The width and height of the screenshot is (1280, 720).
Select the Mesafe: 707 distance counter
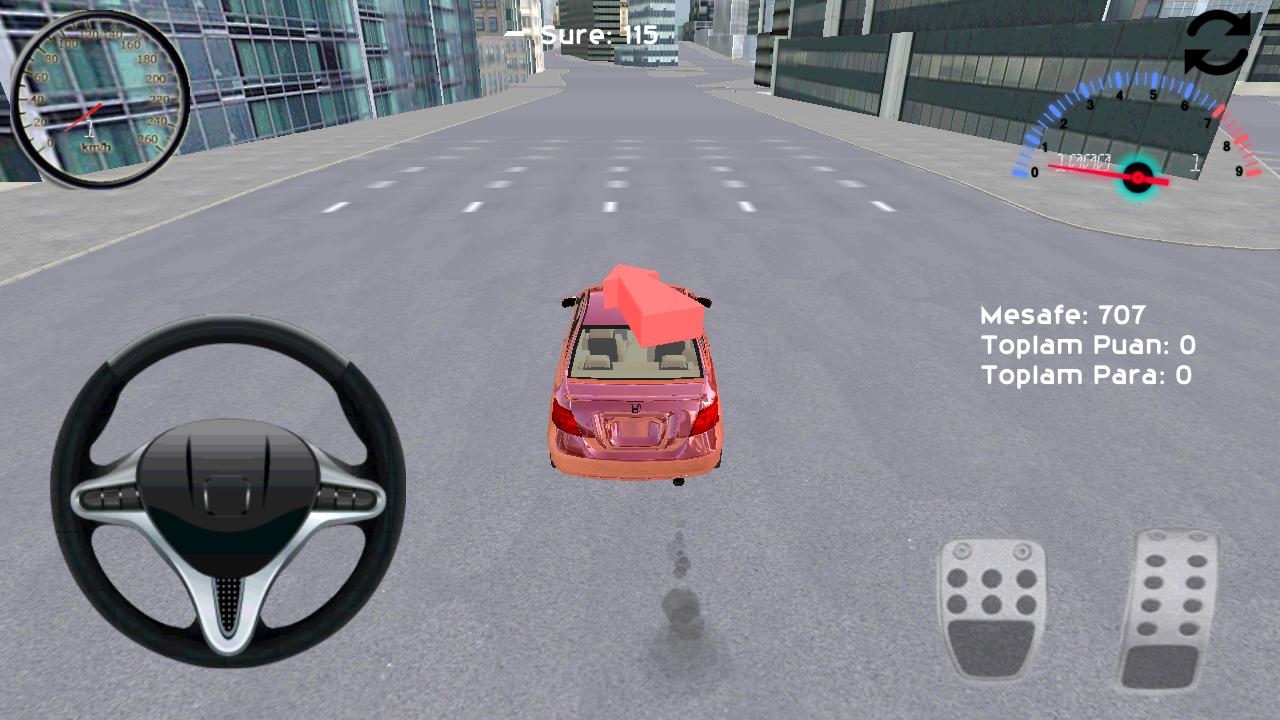pos(1060,315)
